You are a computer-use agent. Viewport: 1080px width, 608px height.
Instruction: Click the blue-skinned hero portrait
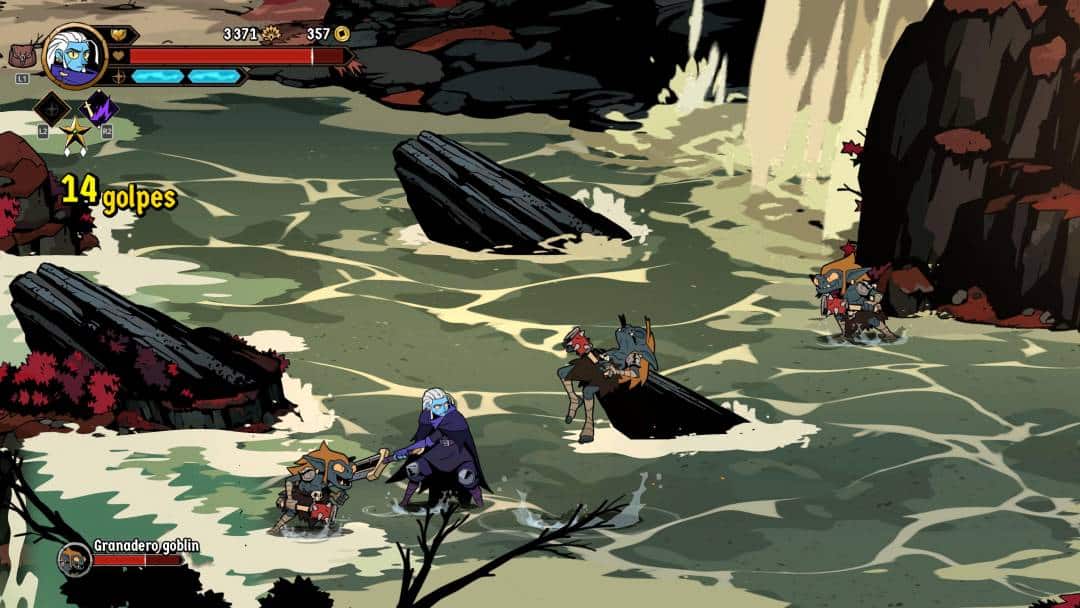tap(75, 55)
